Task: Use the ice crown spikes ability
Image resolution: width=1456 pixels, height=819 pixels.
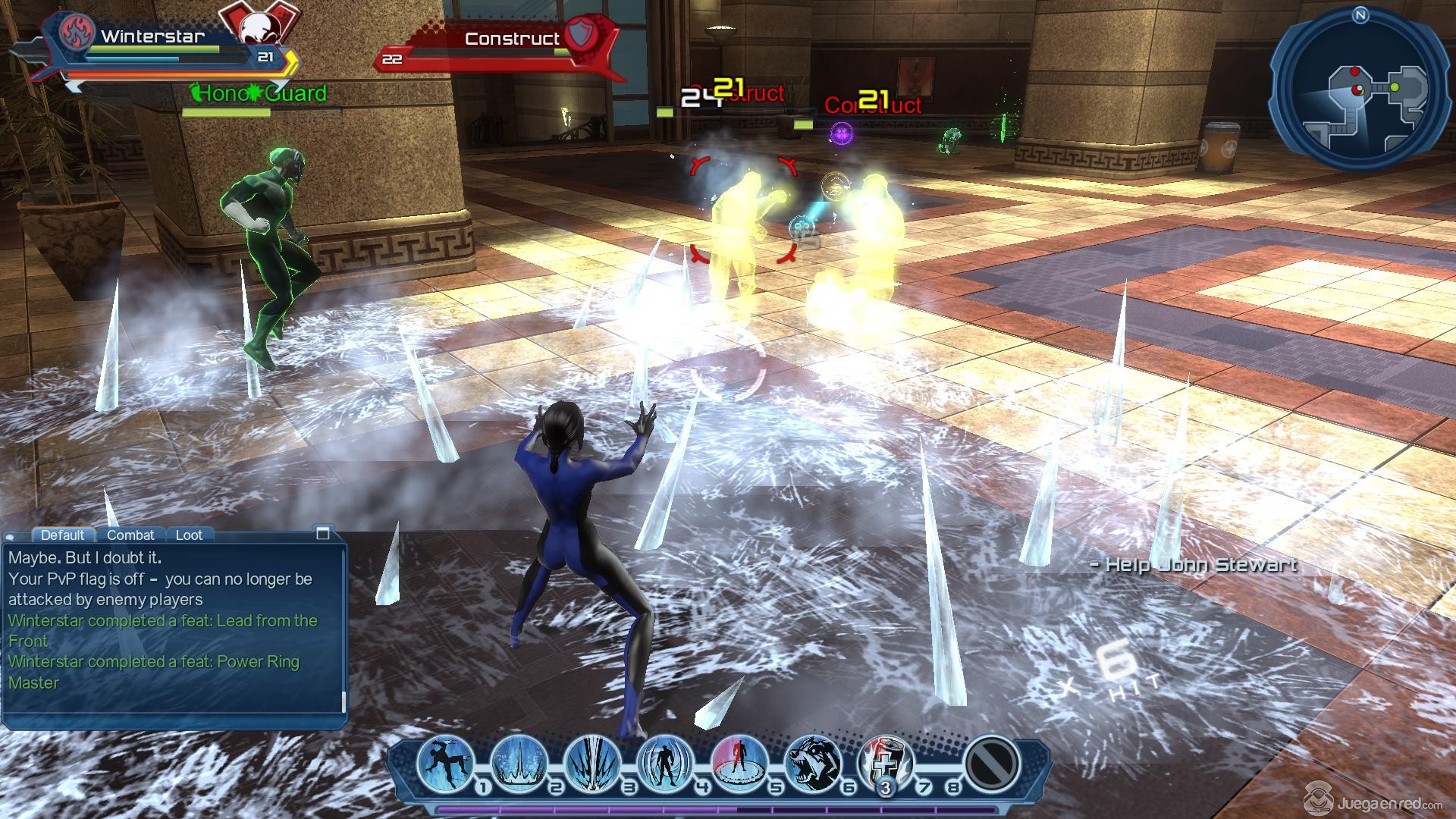Action: pyautogui.click(x=519, y=762)
